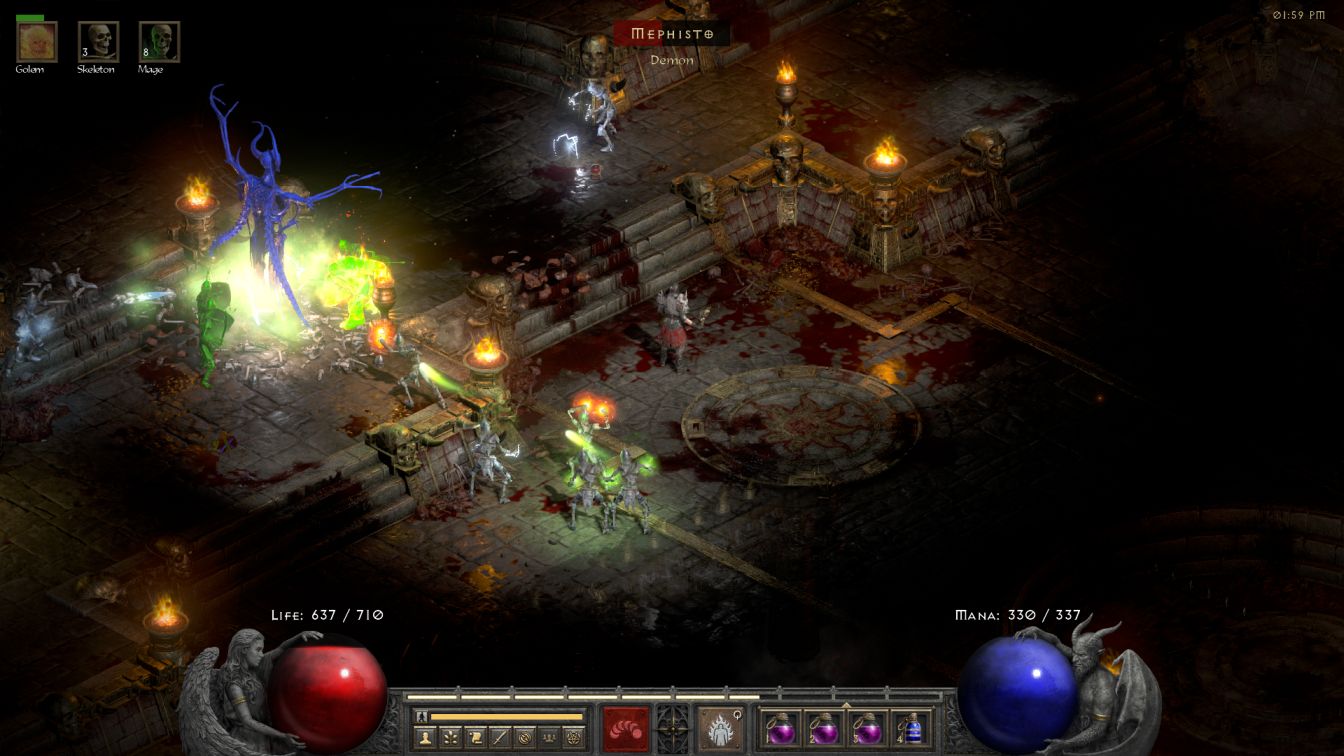Use the purple potion in belt slot 3

pyautogui.click(x=868, y=728)
